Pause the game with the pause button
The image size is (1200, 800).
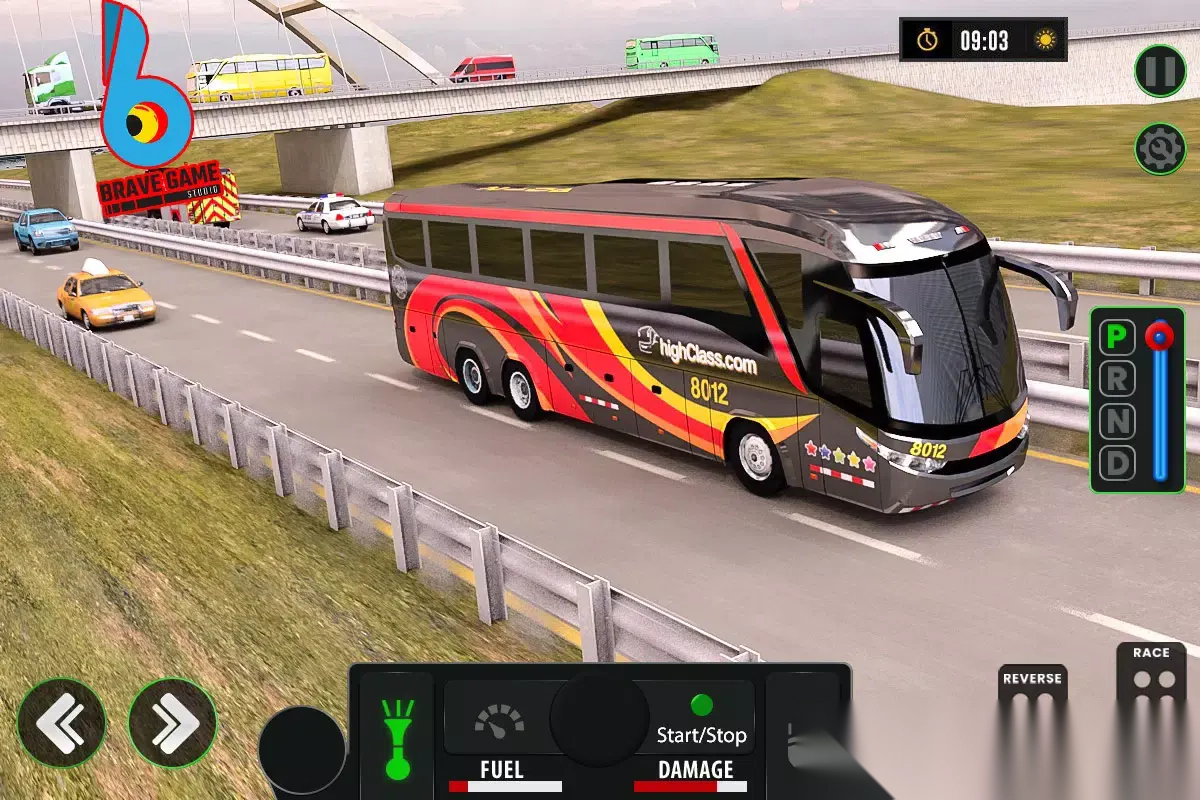coord(1160,71)
